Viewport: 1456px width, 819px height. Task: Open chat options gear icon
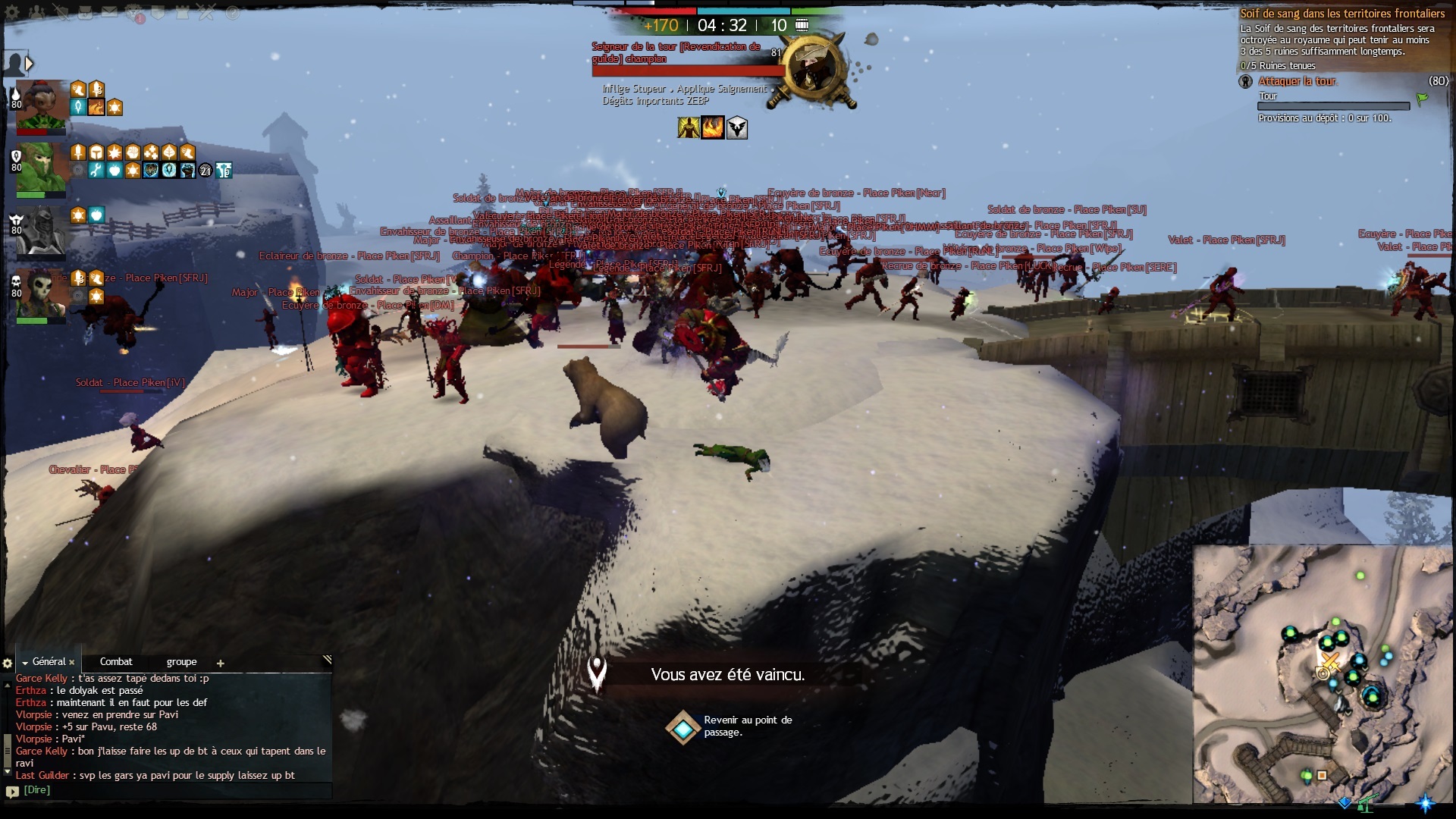(x=8, y=663)
